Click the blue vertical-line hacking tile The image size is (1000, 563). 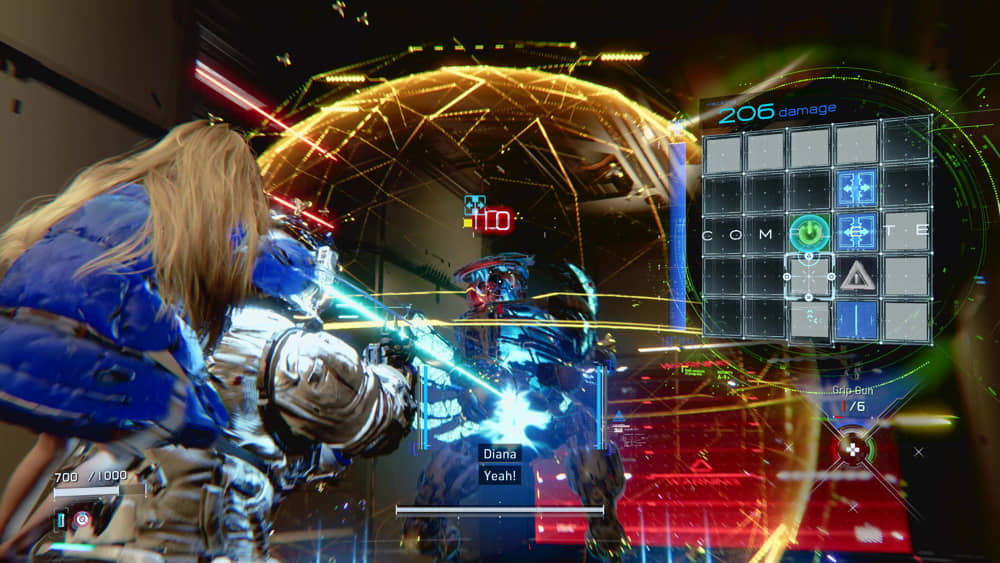click(857, 320)
